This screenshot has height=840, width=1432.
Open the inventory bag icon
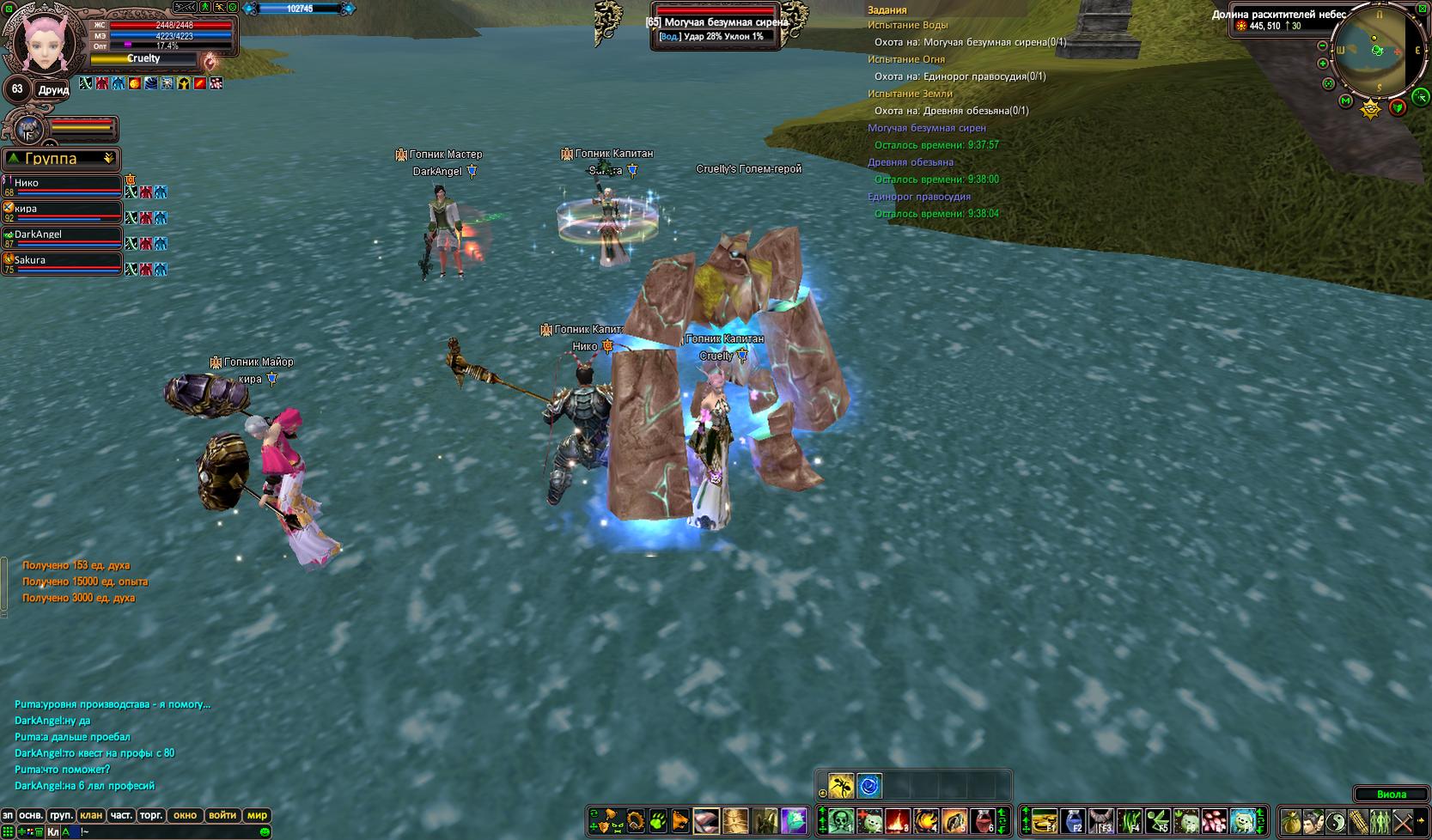[1291, 821]
